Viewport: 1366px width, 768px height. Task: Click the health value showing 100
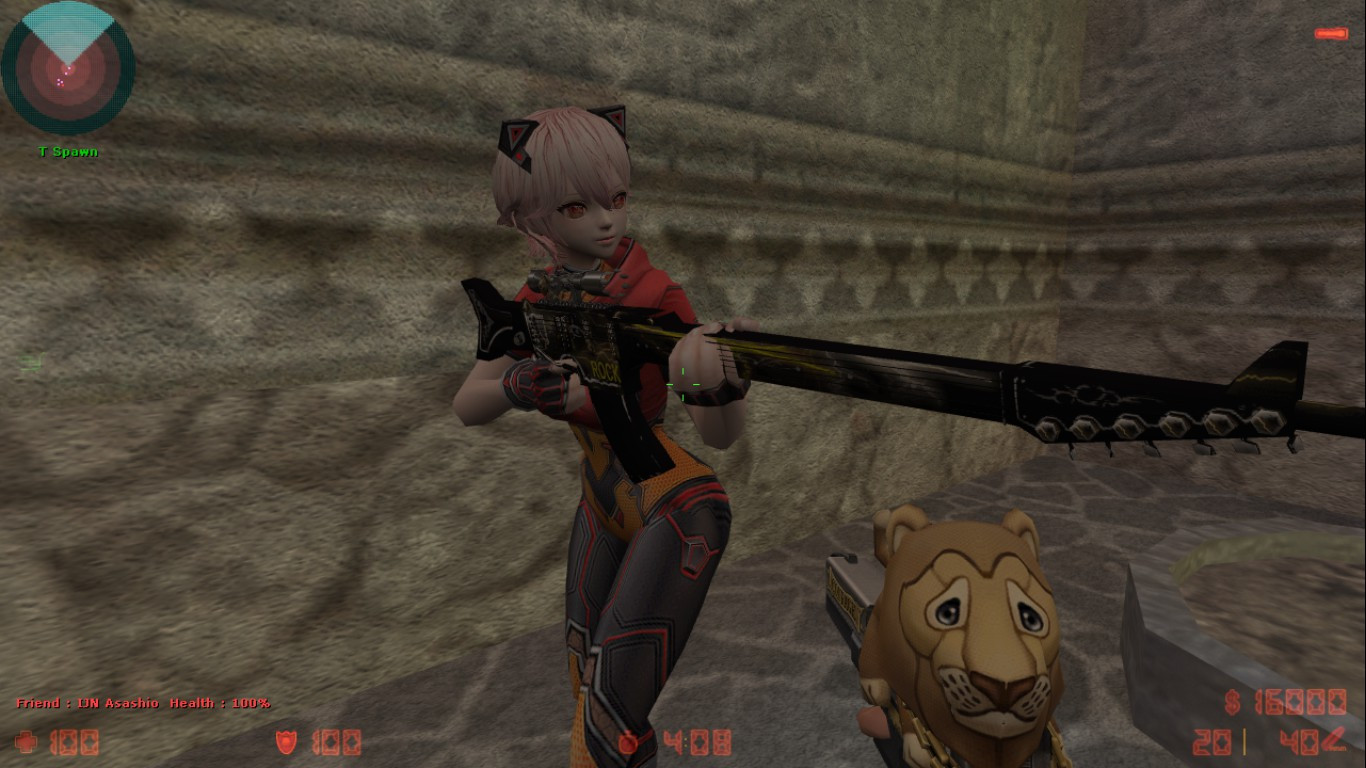point(75,743)
